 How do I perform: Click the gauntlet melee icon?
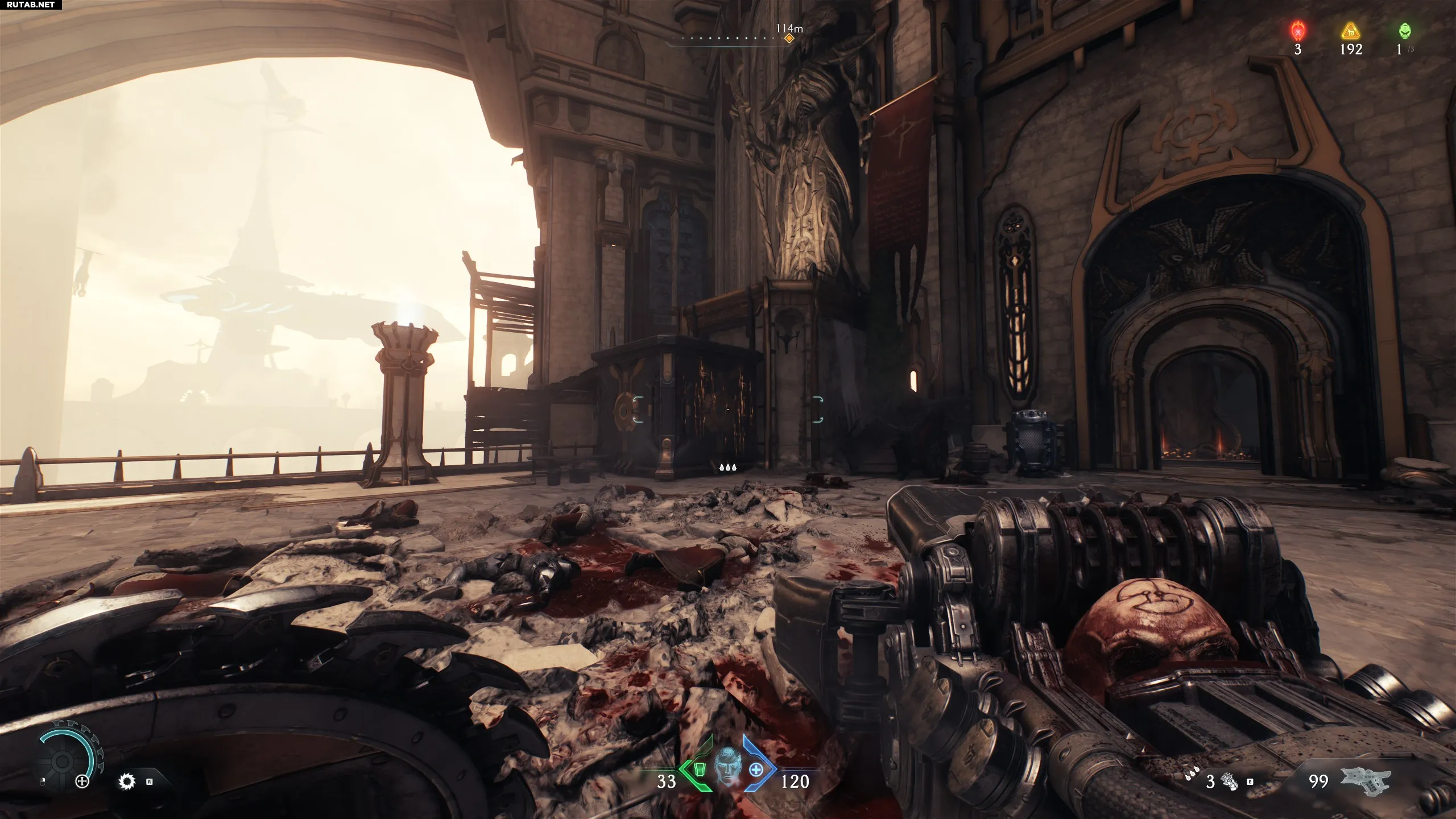tap(1229, 781)
